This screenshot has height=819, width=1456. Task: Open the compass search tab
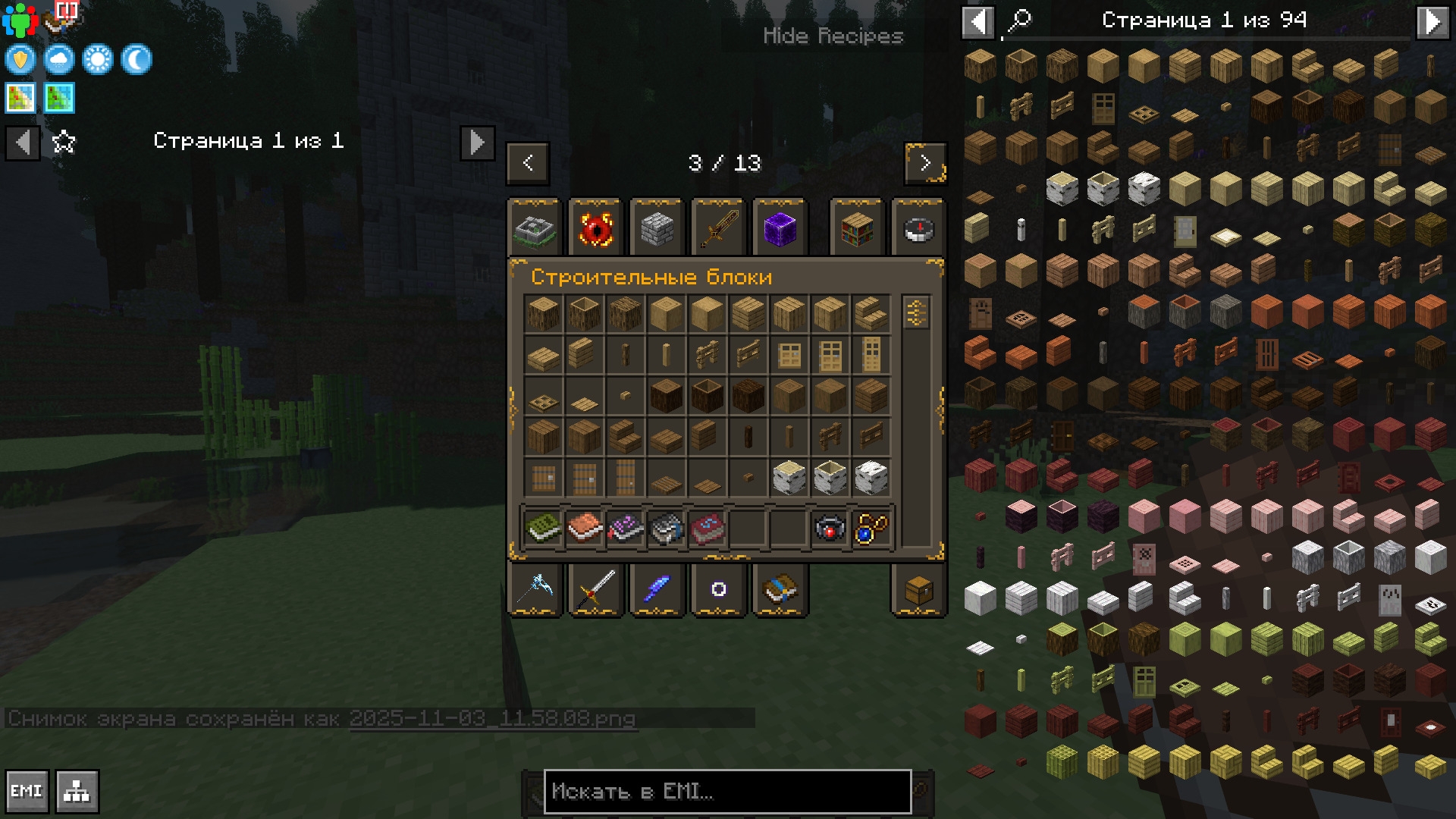(918, 228)
